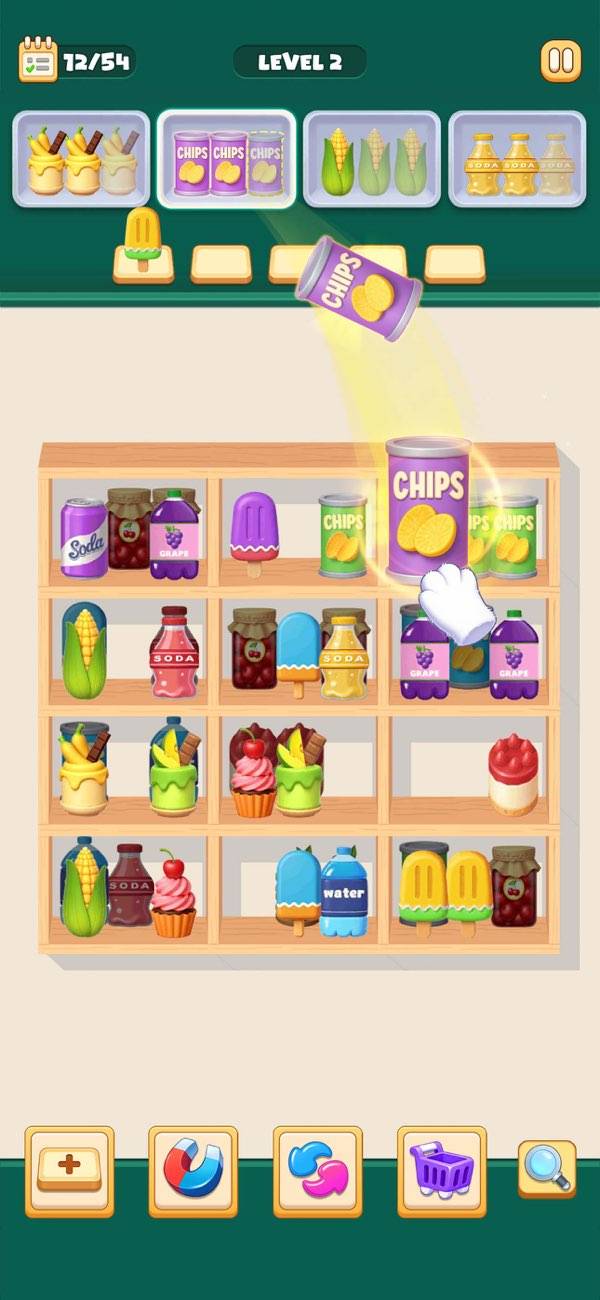Choose the red soda bottle on the shelf
Screen dimensions: 600x1300
174,652
